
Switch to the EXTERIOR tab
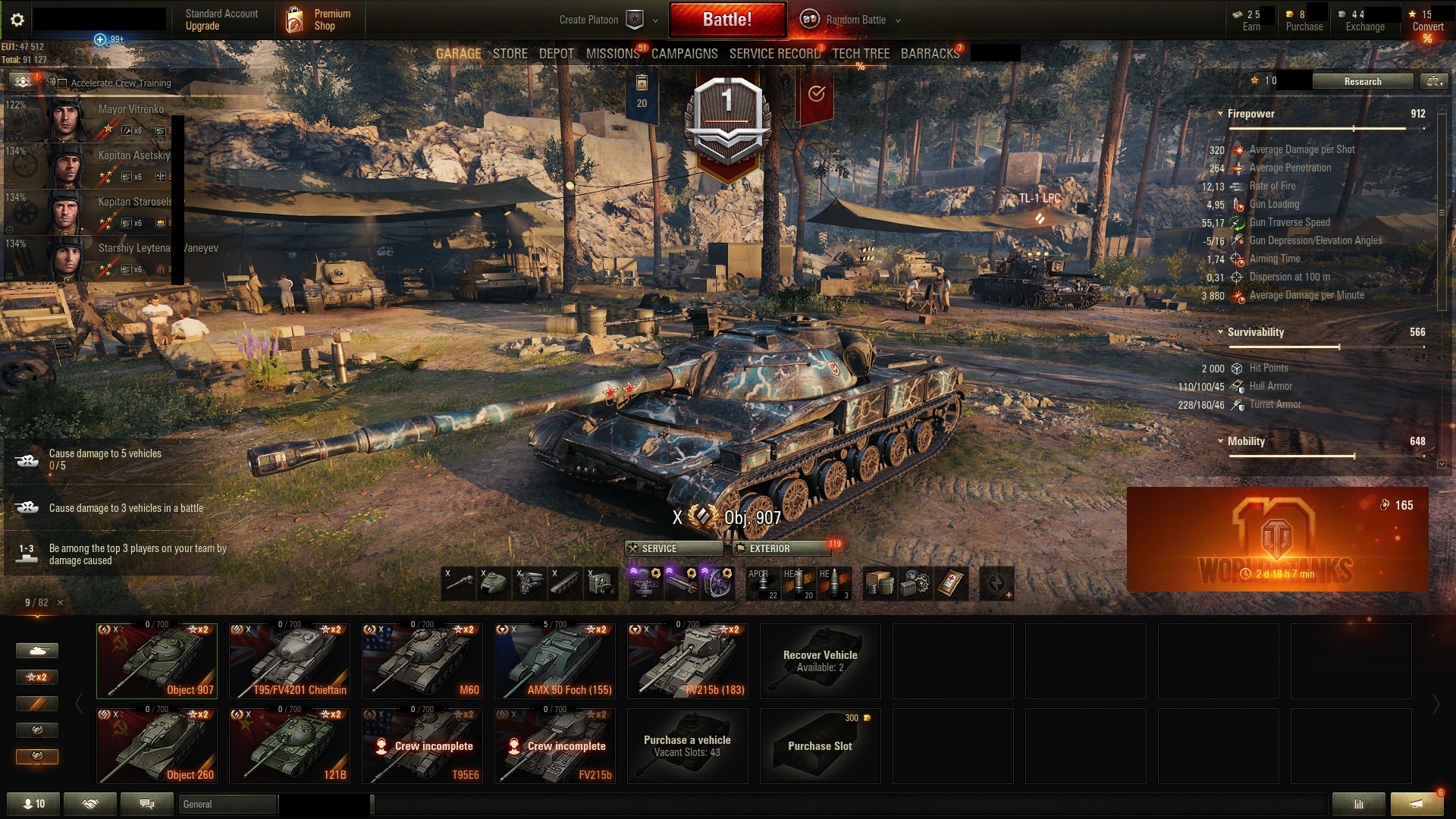tap(780, 548)
